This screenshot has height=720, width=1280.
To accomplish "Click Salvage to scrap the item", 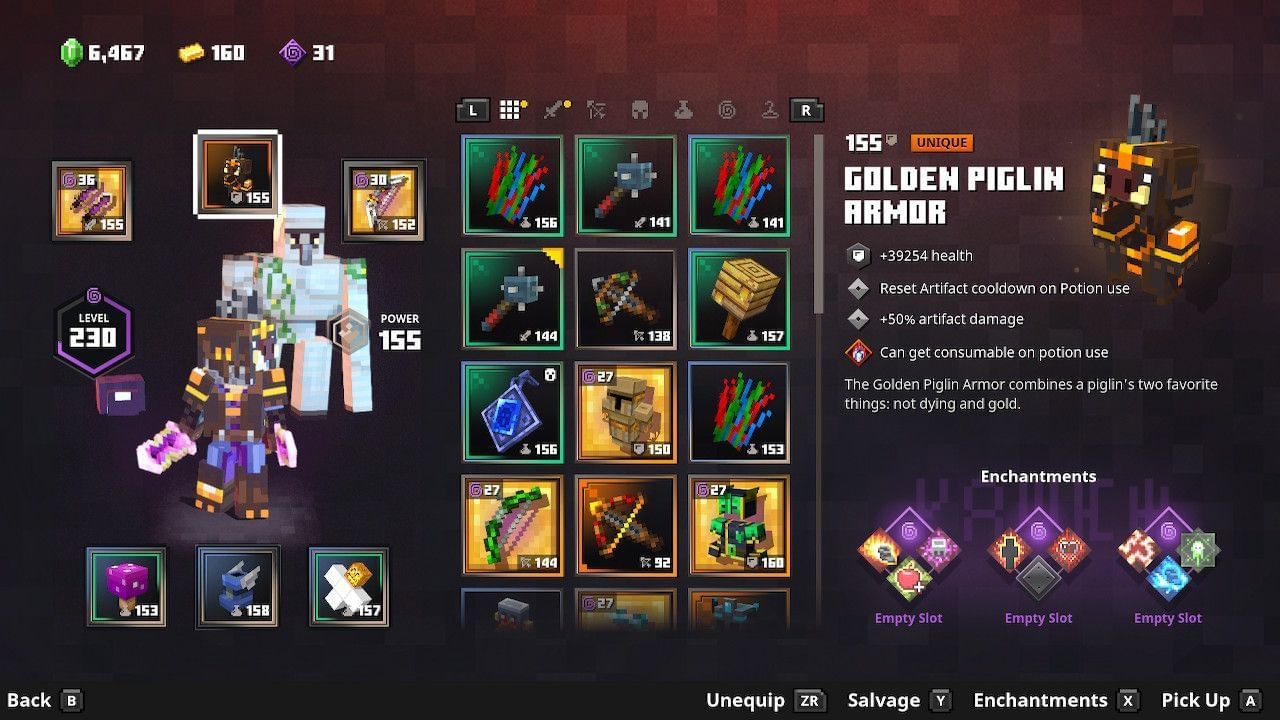I will [886, 700].
